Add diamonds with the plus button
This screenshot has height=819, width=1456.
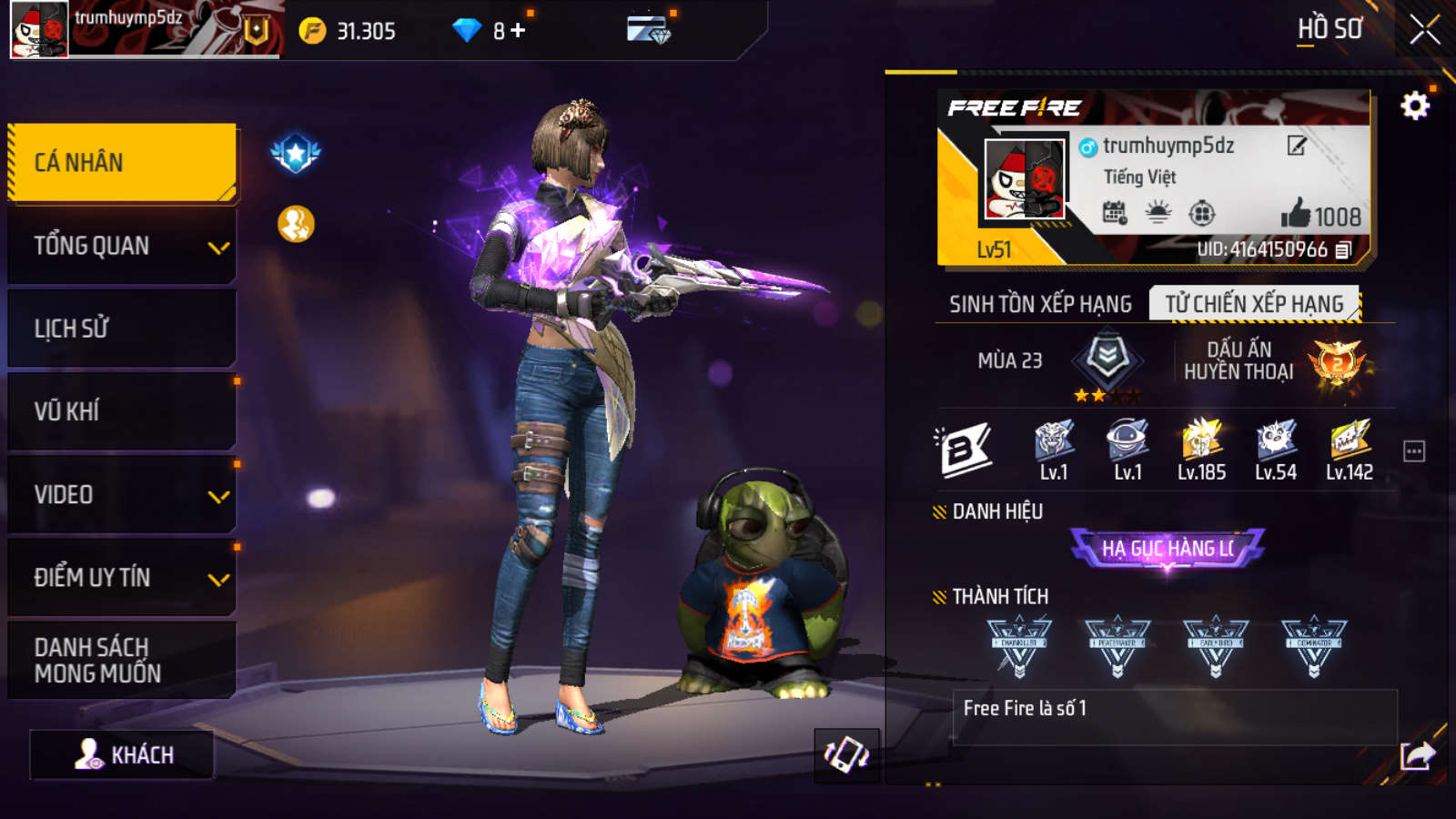point(518,31)
